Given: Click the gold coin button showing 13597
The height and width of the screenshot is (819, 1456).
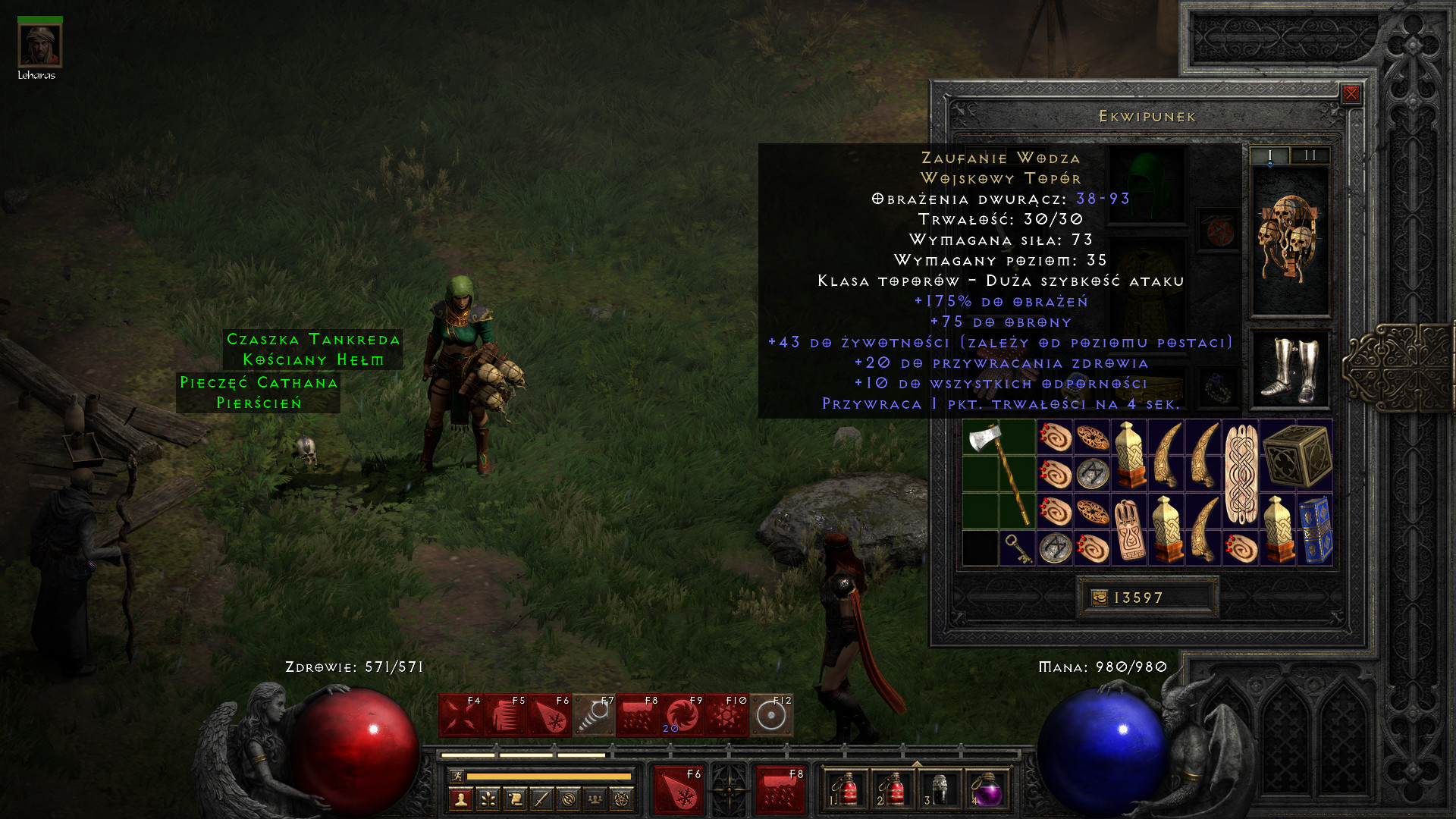Looking at the screenshot, I should tap(1099, 598).
